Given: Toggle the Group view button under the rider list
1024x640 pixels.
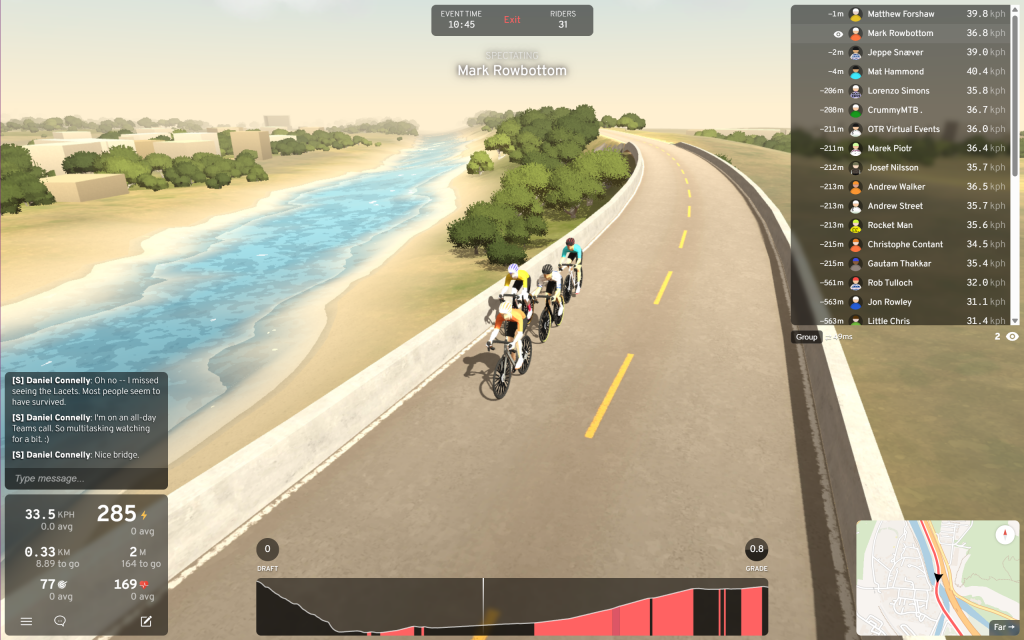Looking at the screenshot, I should 806,337.
